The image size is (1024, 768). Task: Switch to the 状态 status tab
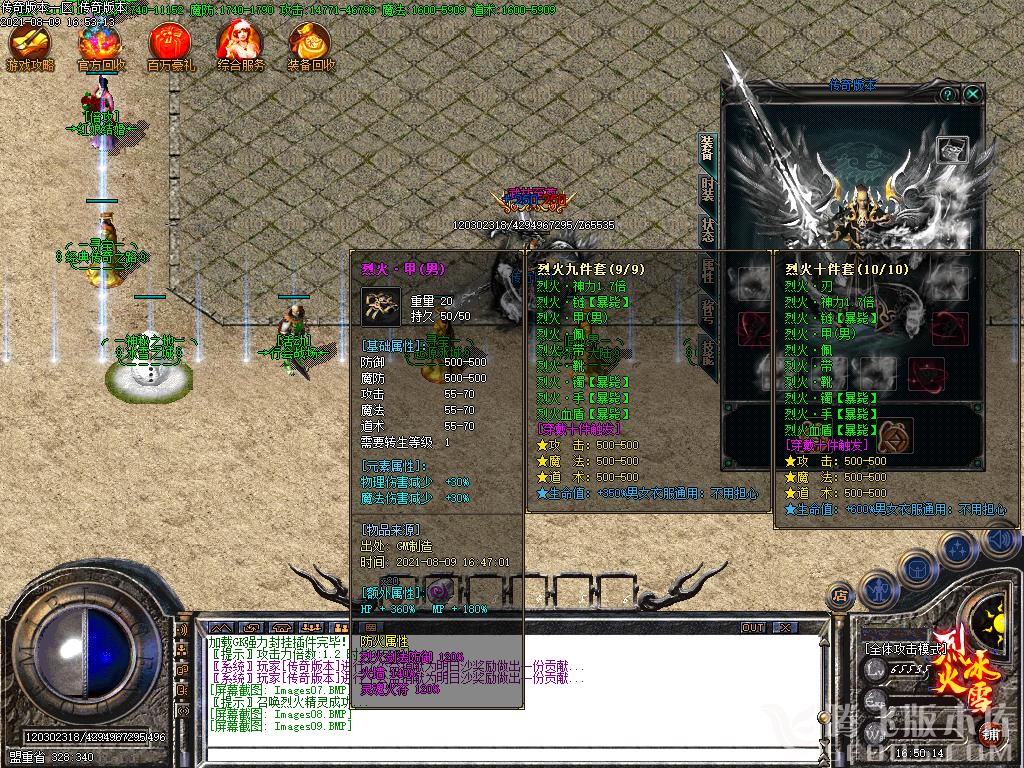707,230
